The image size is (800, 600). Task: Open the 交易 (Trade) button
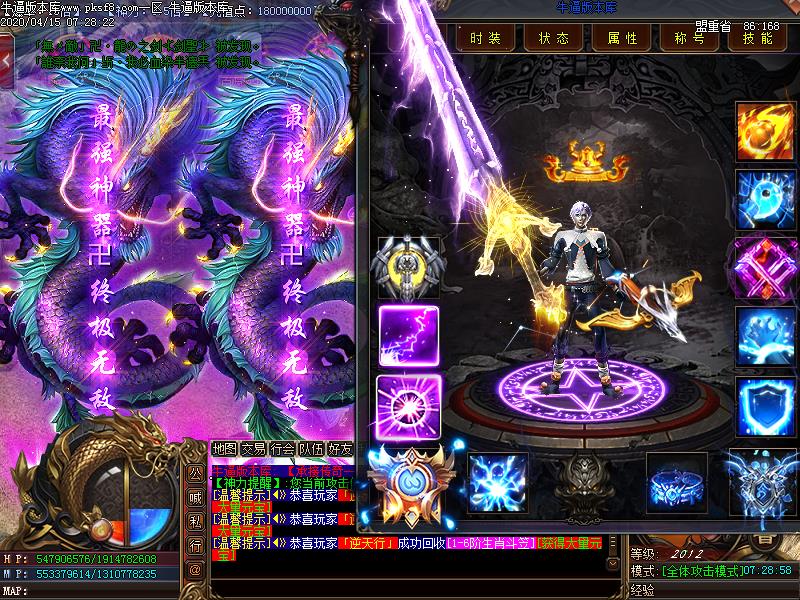[x=254, y=449]
